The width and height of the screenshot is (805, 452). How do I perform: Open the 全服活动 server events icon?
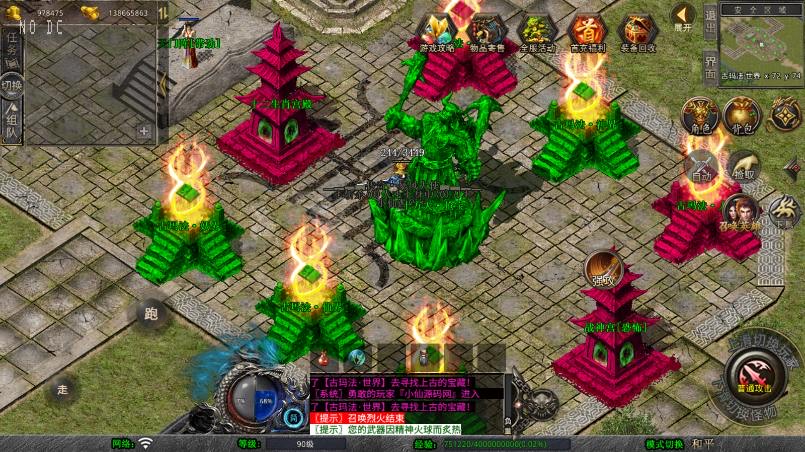(537, 32)
